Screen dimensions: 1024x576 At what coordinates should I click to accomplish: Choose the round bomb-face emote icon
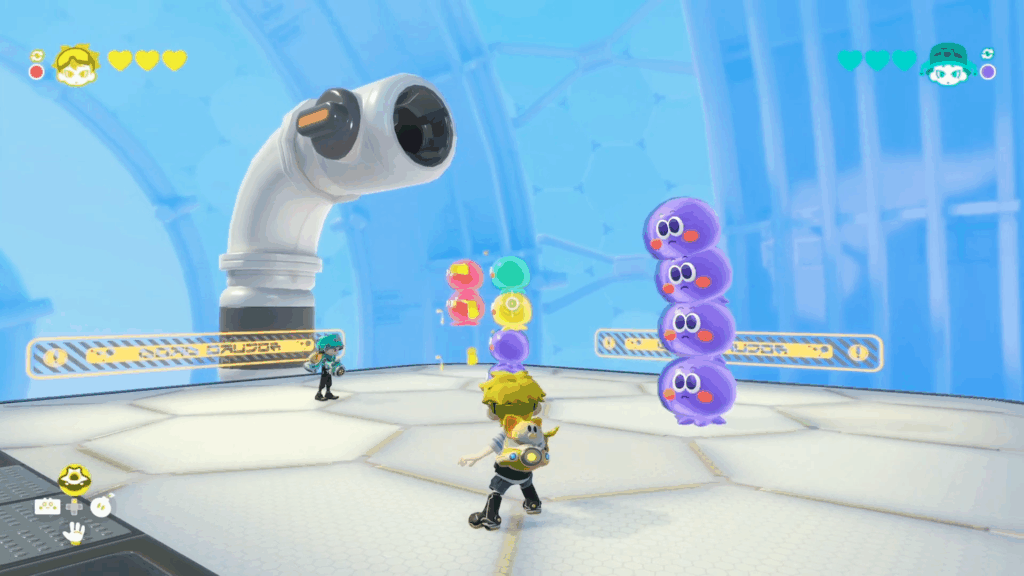pyautogui.click(x=102, y=506)
